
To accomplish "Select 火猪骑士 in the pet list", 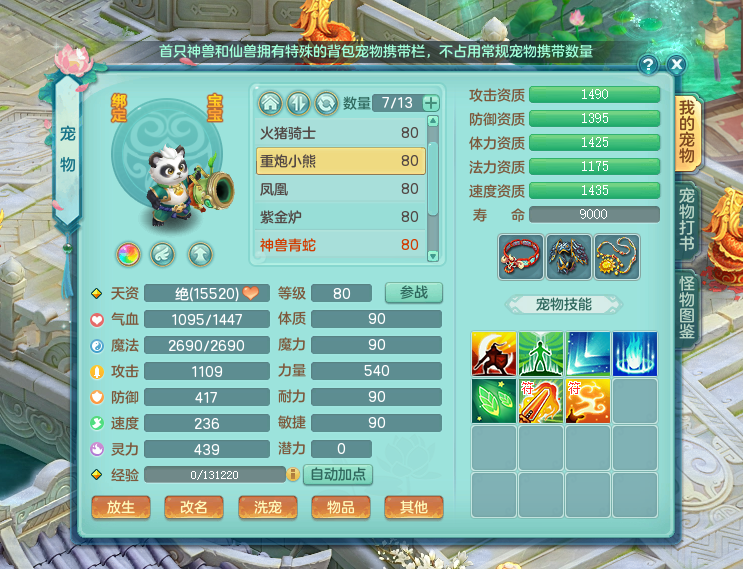I will pos(341,132).
